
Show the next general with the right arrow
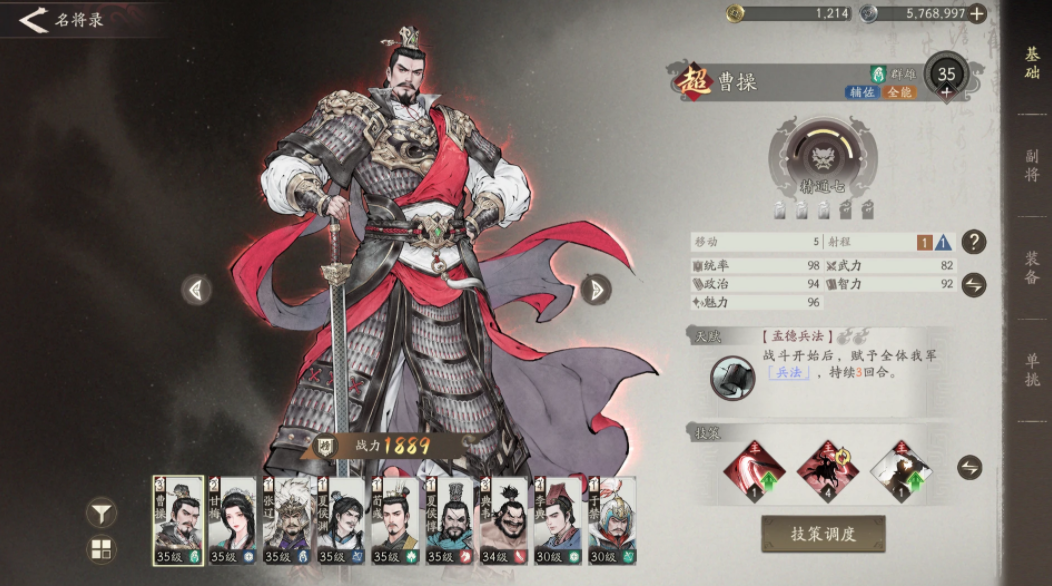click(x=596, y=289)
